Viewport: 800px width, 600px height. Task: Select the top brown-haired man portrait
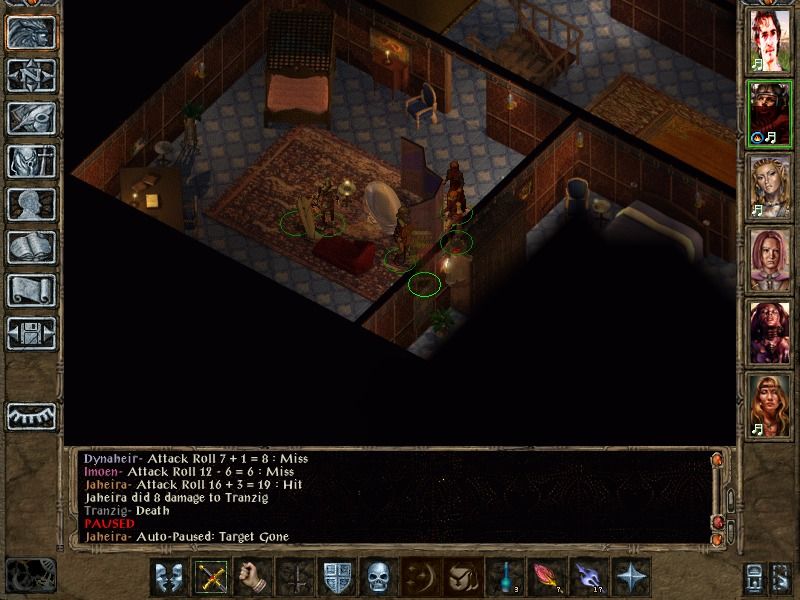click(x=771, y=42)
